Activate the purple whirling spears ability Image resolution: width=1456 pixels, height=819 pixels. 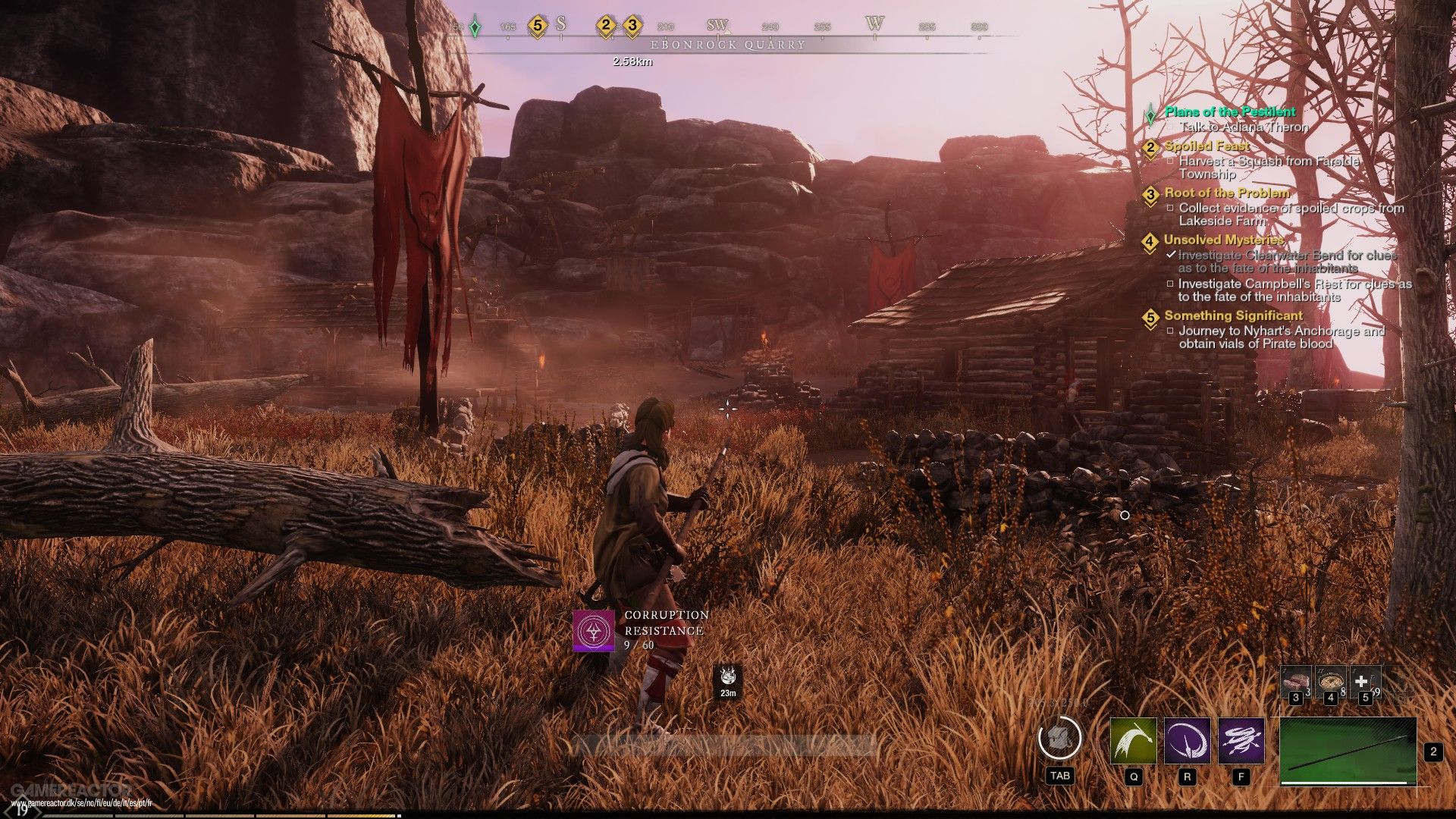coord(1241,741)
